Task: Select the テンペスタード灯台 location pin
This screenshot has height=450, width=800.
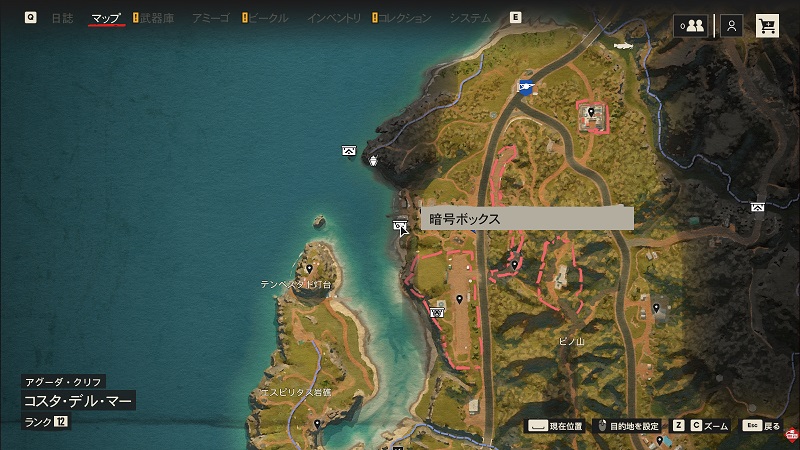Action: pos(310,269)
